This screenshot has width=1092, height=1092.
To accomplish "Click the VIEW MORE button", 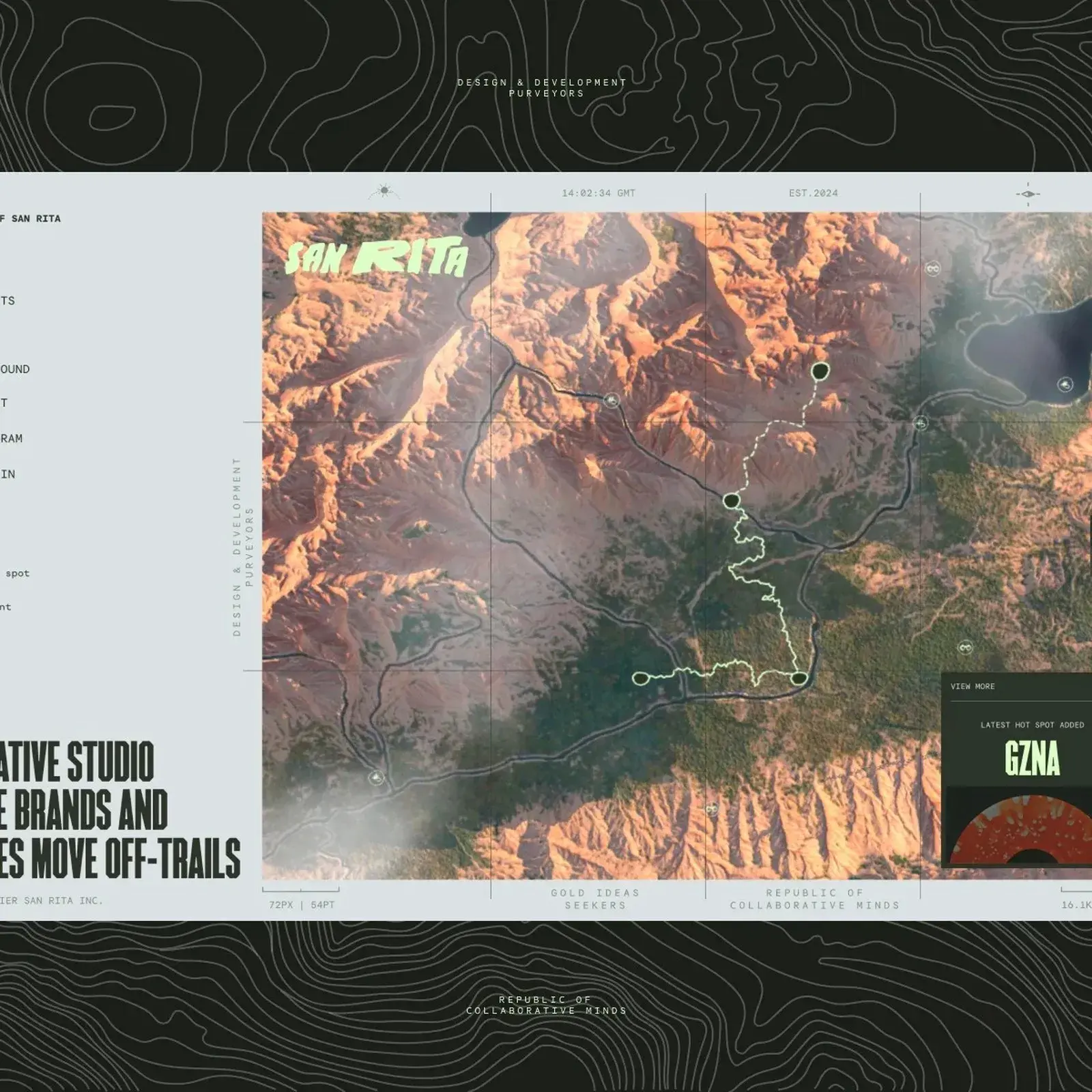I will pos(972,686).
